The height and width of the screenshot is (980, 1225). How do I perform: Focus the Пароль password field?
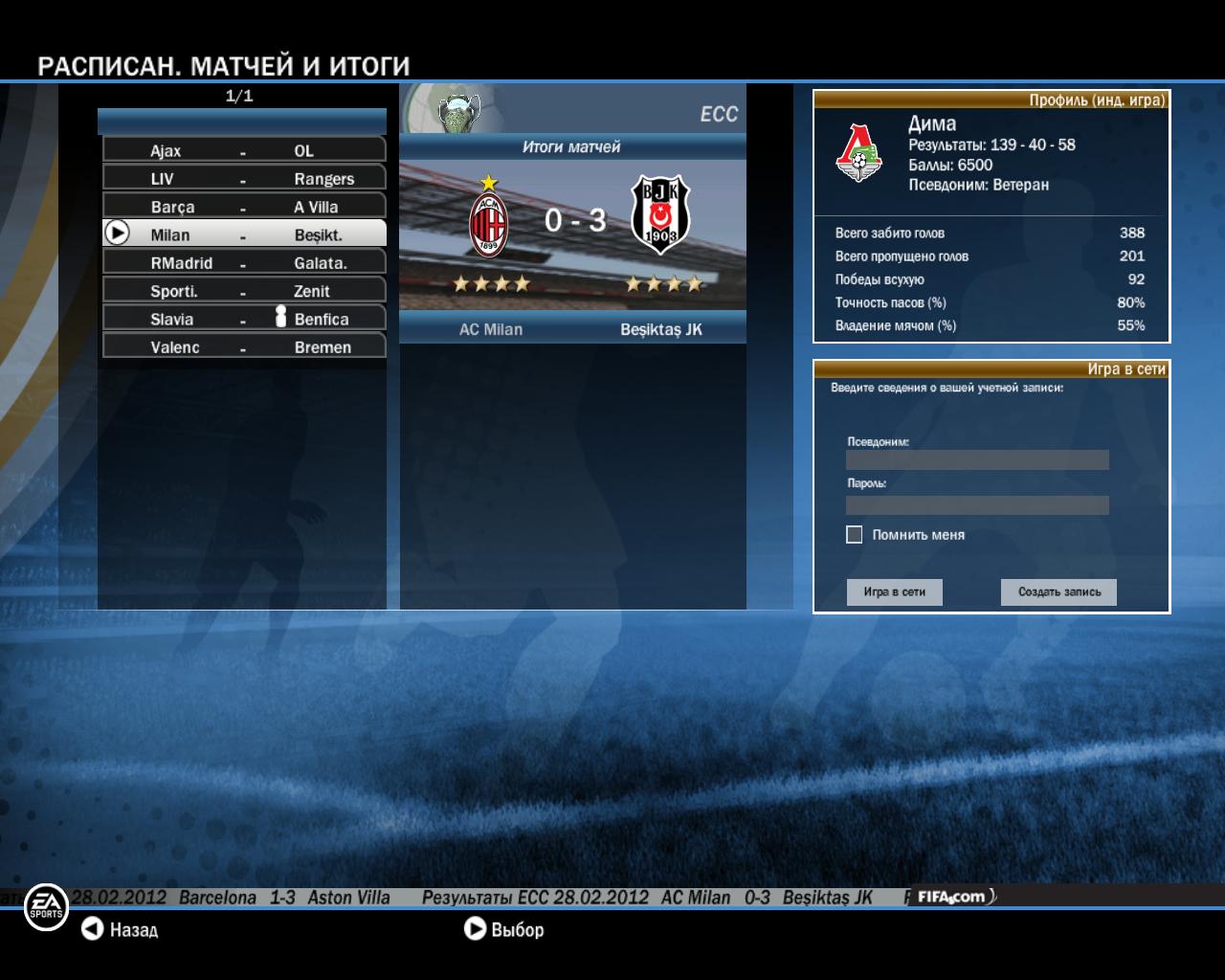977,504
